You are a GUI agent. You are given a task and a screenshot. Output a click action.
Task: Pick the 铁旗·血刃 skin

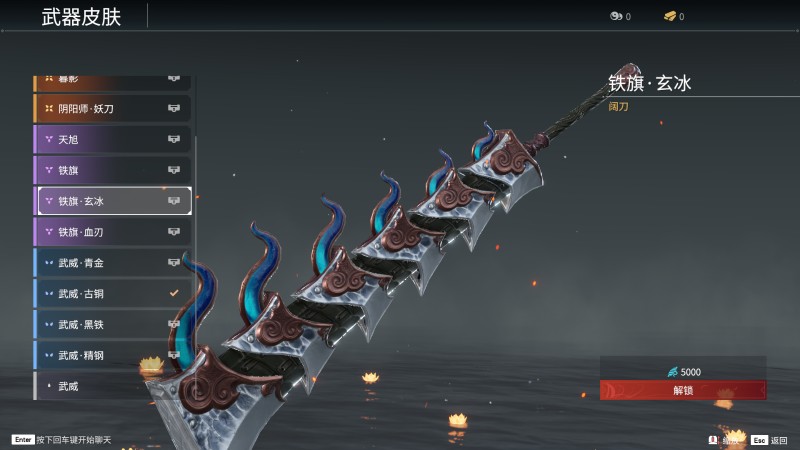pos(112,232)
